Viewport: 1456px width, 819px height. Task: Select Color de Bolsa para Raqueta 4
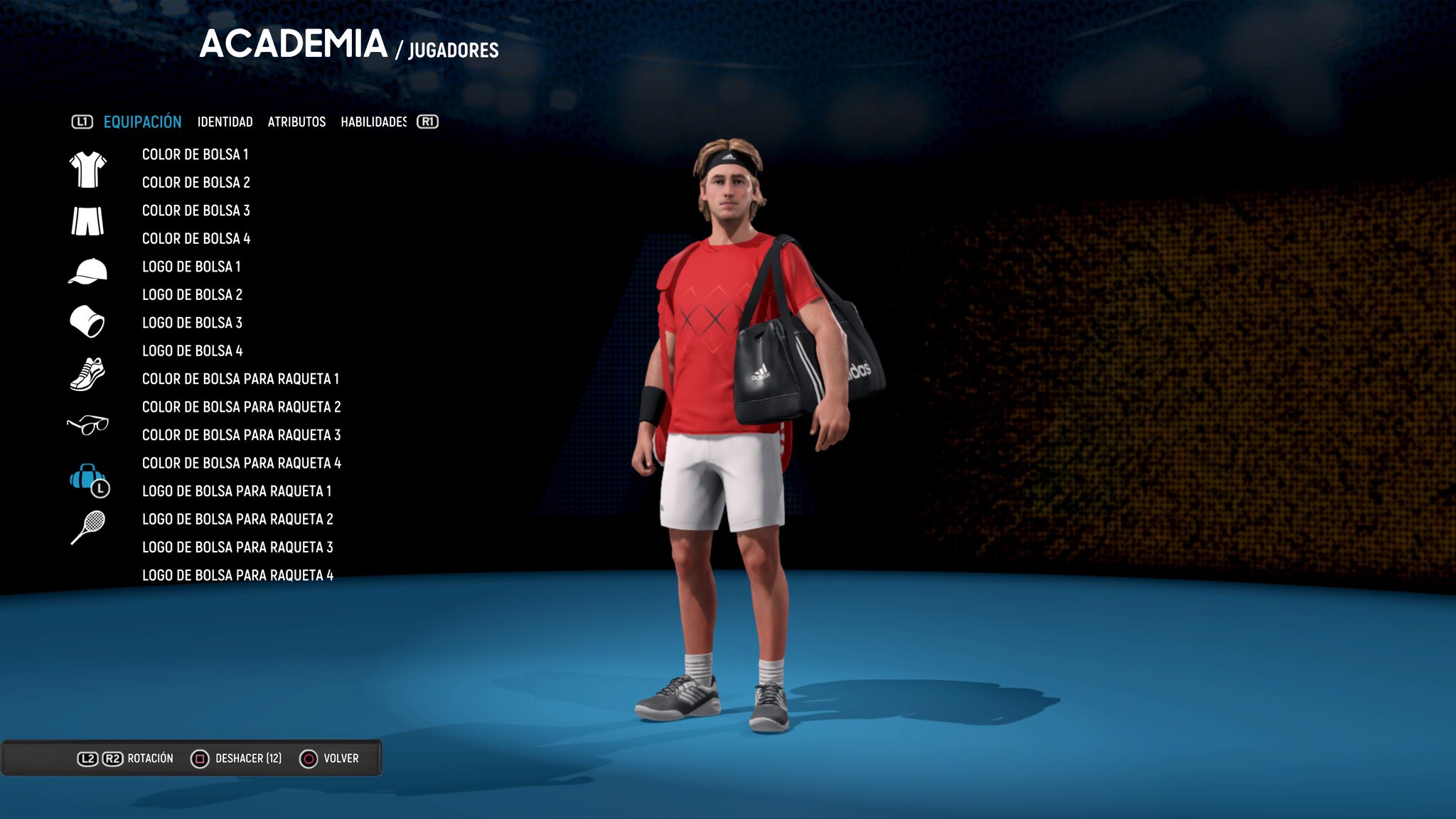241,464
